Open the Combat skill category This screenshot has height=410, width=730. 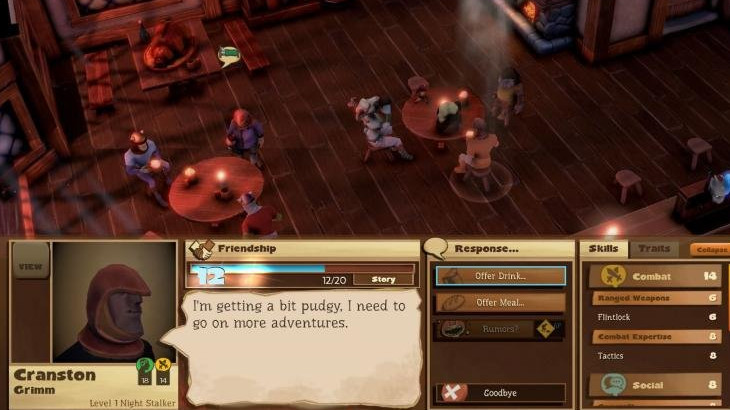click(x=654, y=275)
